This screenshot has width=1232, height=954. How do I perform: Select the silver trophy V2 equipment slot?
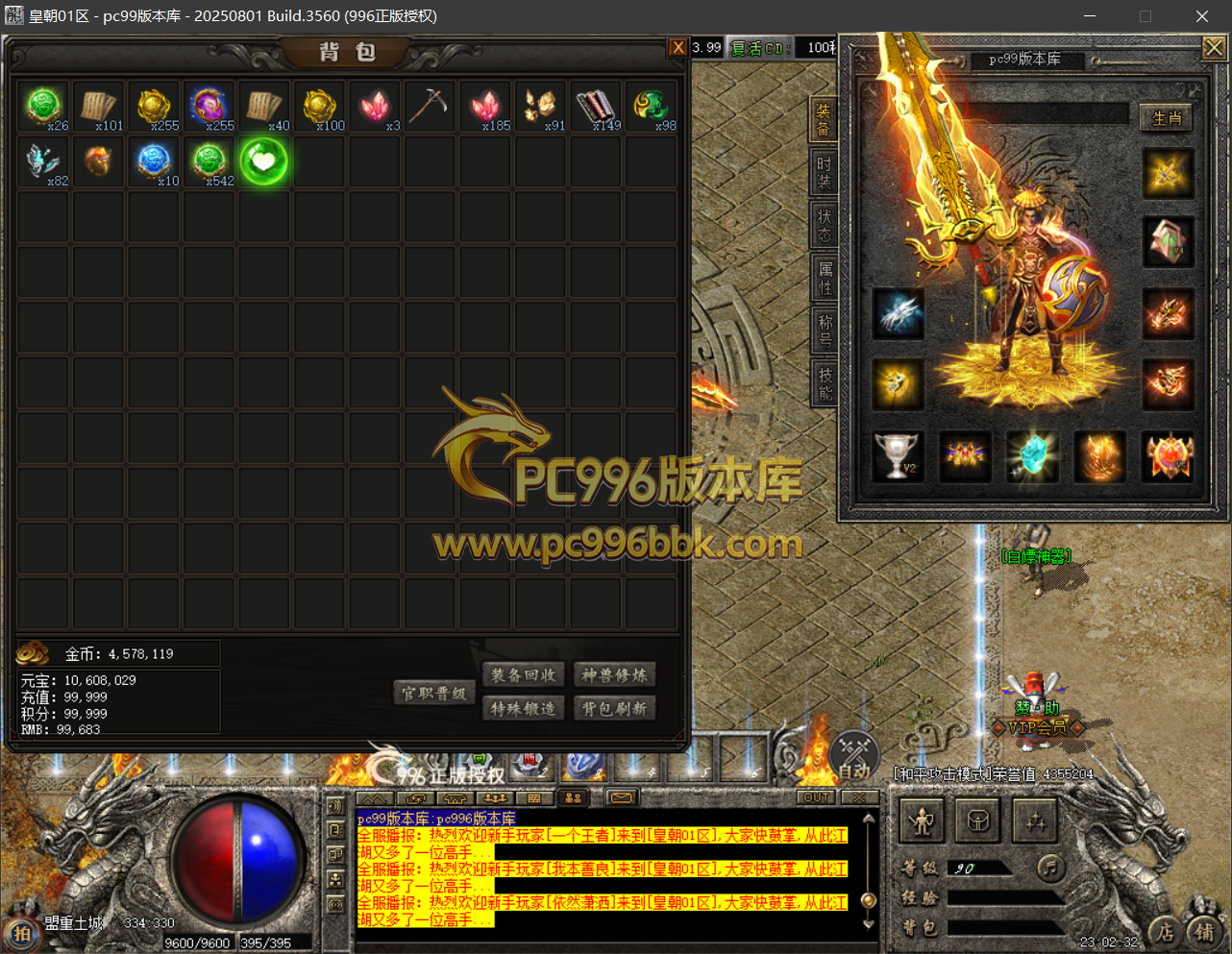tap(897, 455)
